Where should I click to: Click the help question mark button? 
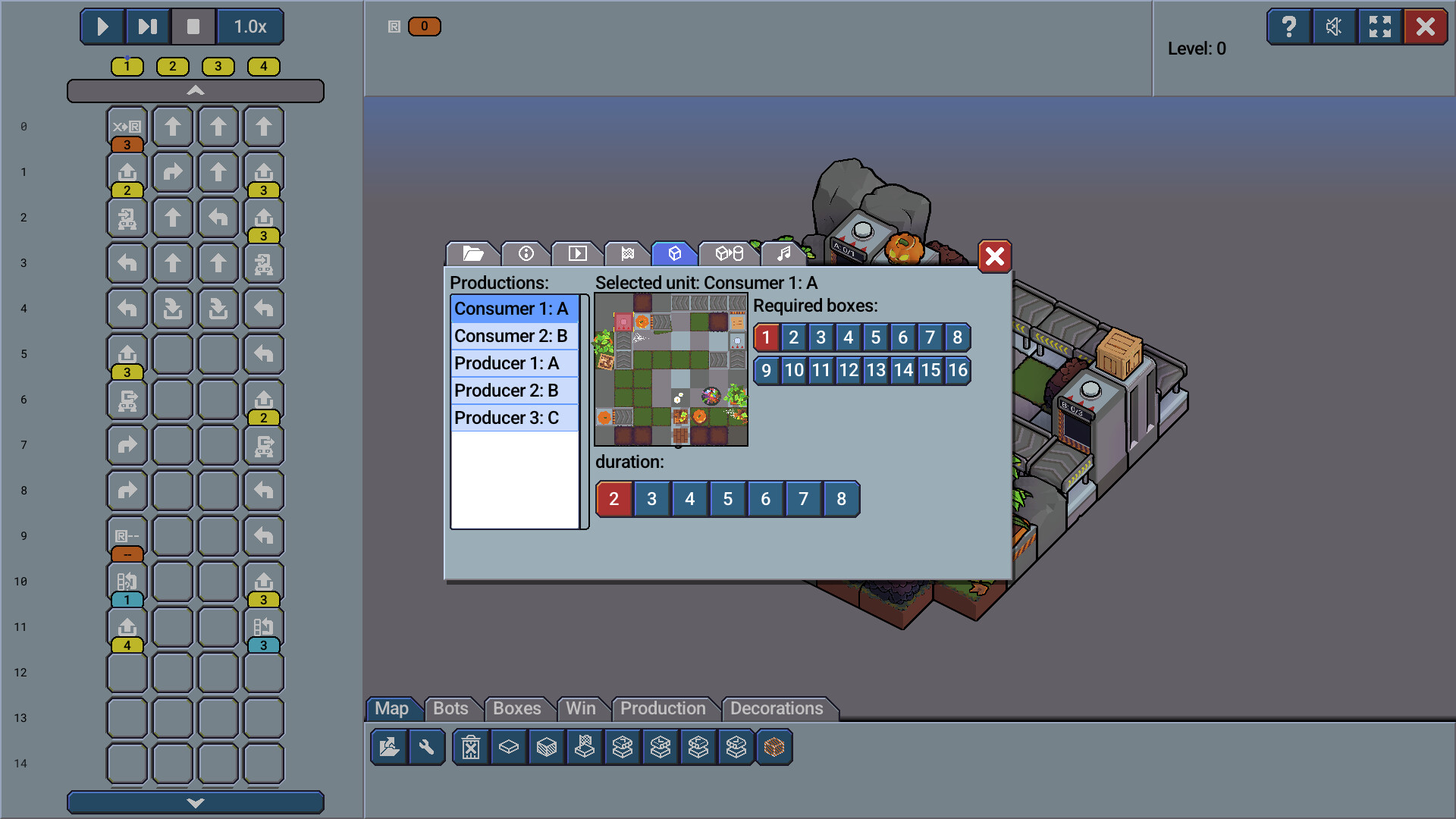[x=1289, y=27]
